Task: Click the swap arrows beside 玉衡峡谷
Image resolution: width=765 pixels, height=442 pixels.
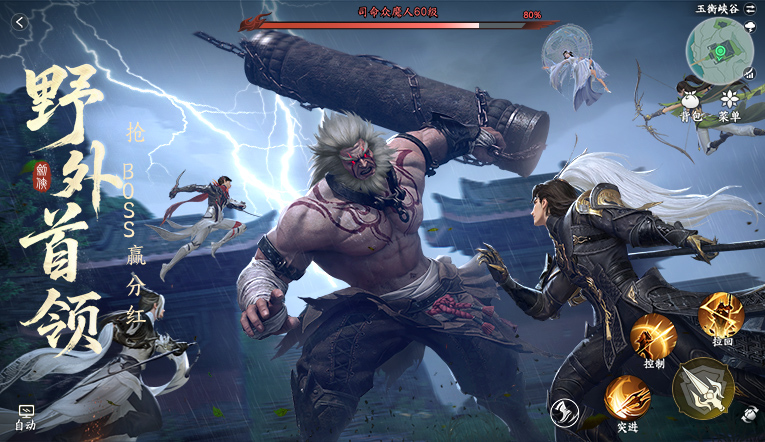Action: tap(749, 8)
